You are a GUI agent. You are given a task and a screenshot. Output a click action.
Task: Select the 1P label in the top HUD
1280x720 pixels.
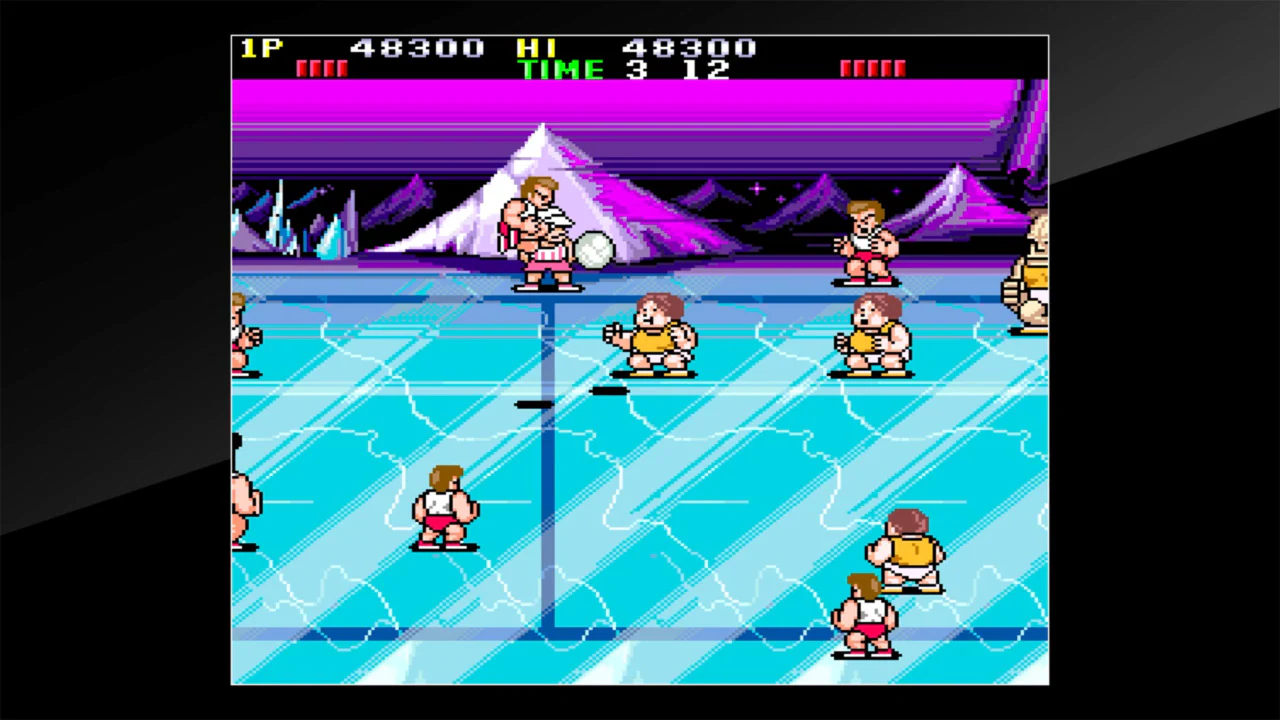pos(259,47)
